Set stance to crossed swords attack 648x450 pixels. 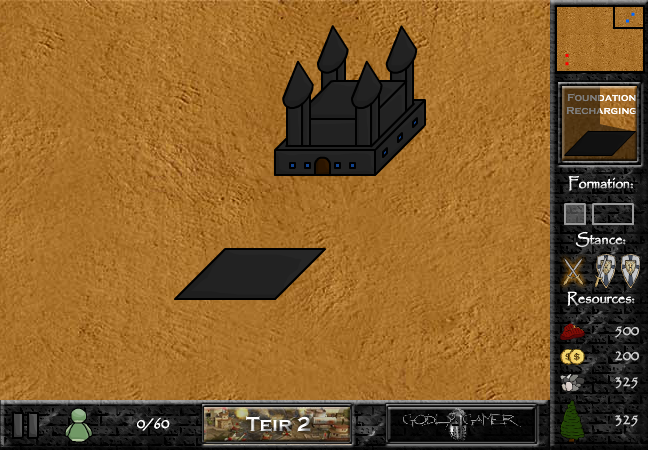point(573,271)
